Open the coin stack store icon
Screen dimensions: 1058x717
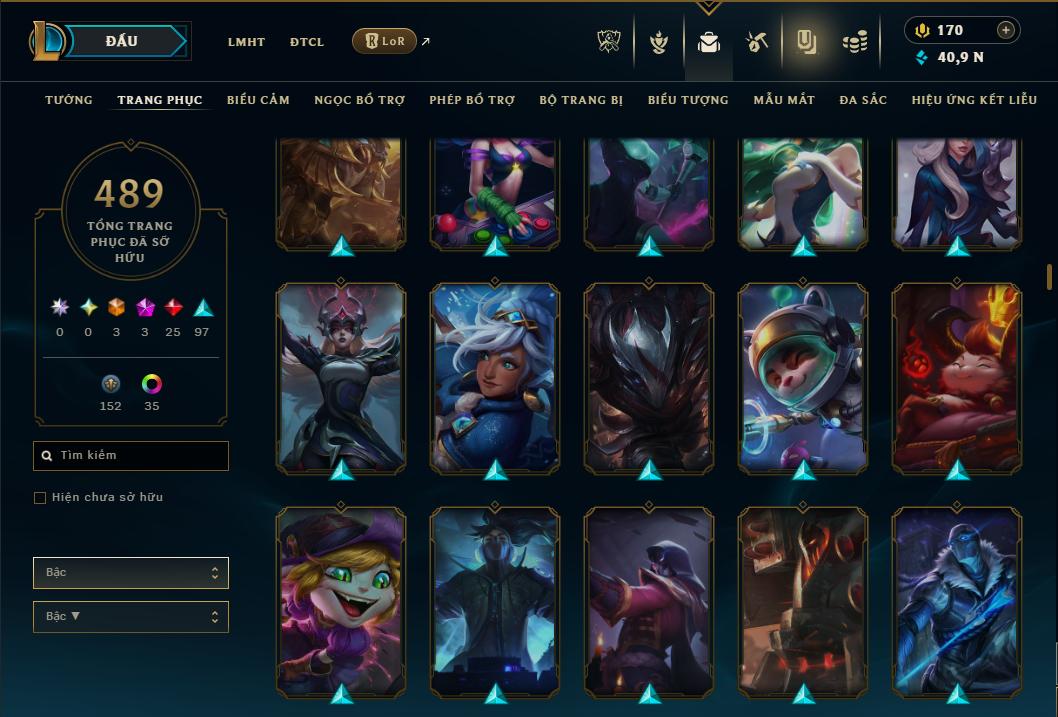[x=854, y=42]
